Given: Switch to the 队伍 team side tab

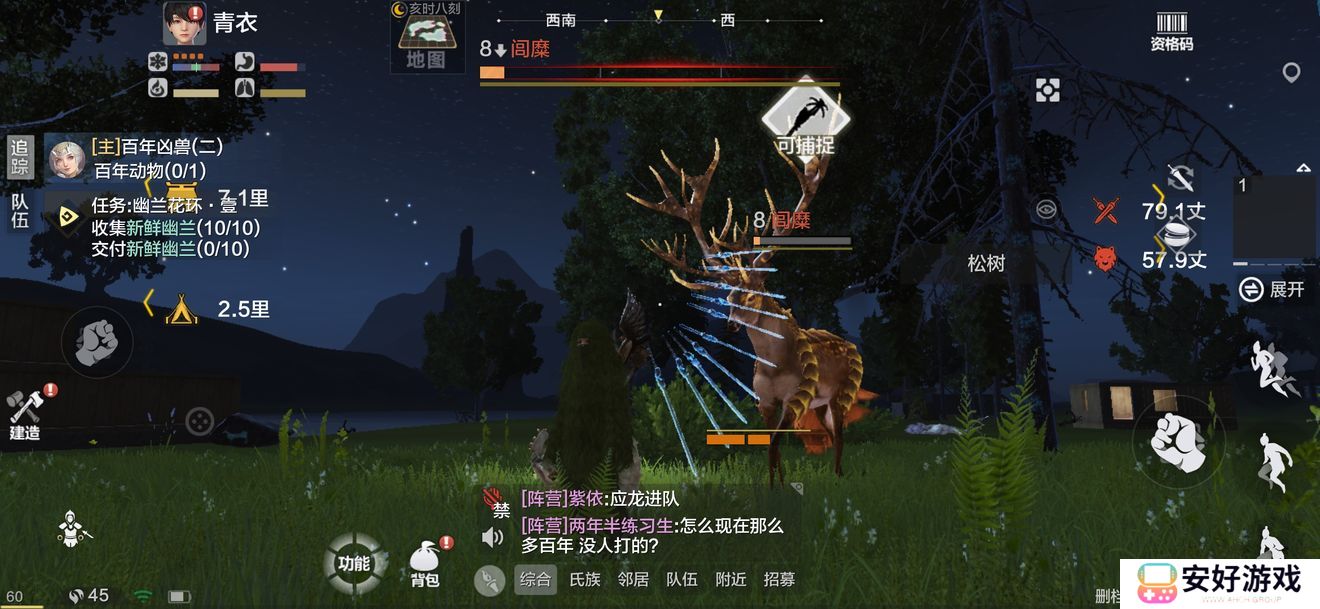Looking at the screenshot, I should click(20, 210).
